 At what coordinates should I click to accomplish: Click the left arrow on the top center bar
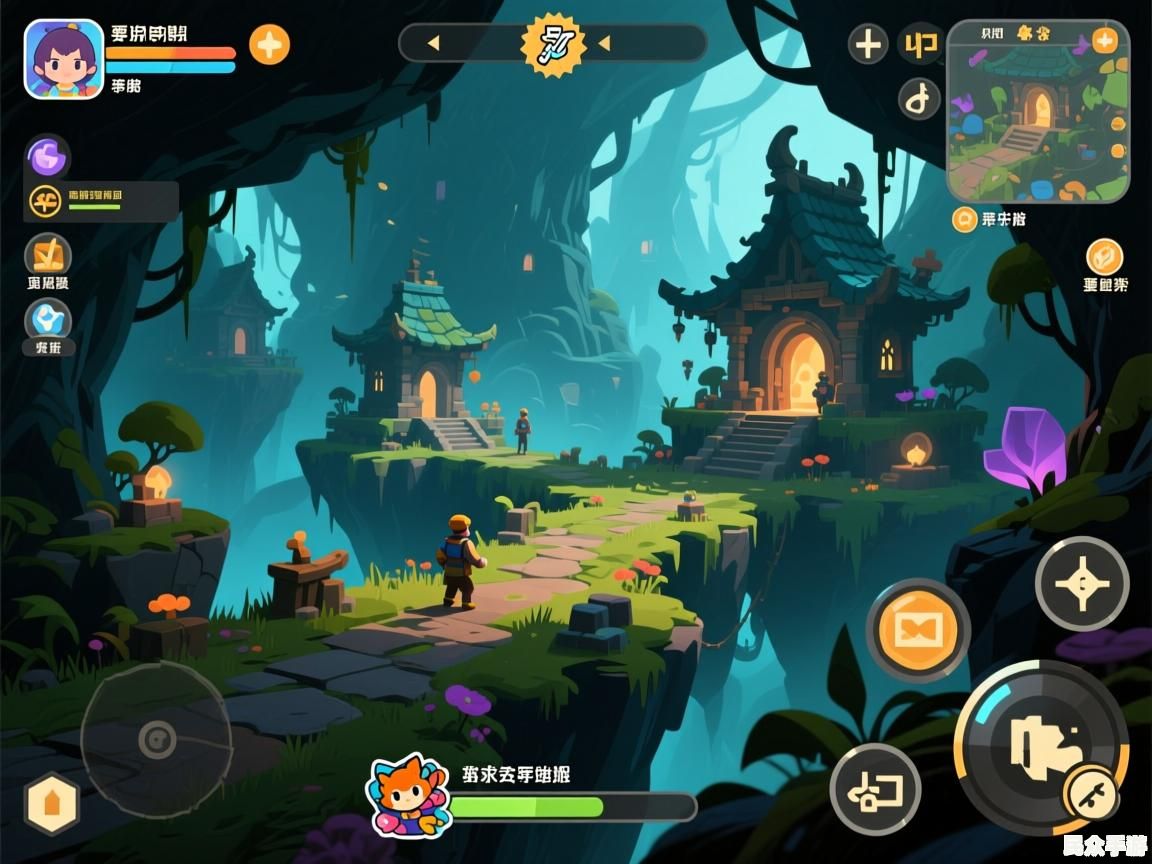tap(433, 43)
